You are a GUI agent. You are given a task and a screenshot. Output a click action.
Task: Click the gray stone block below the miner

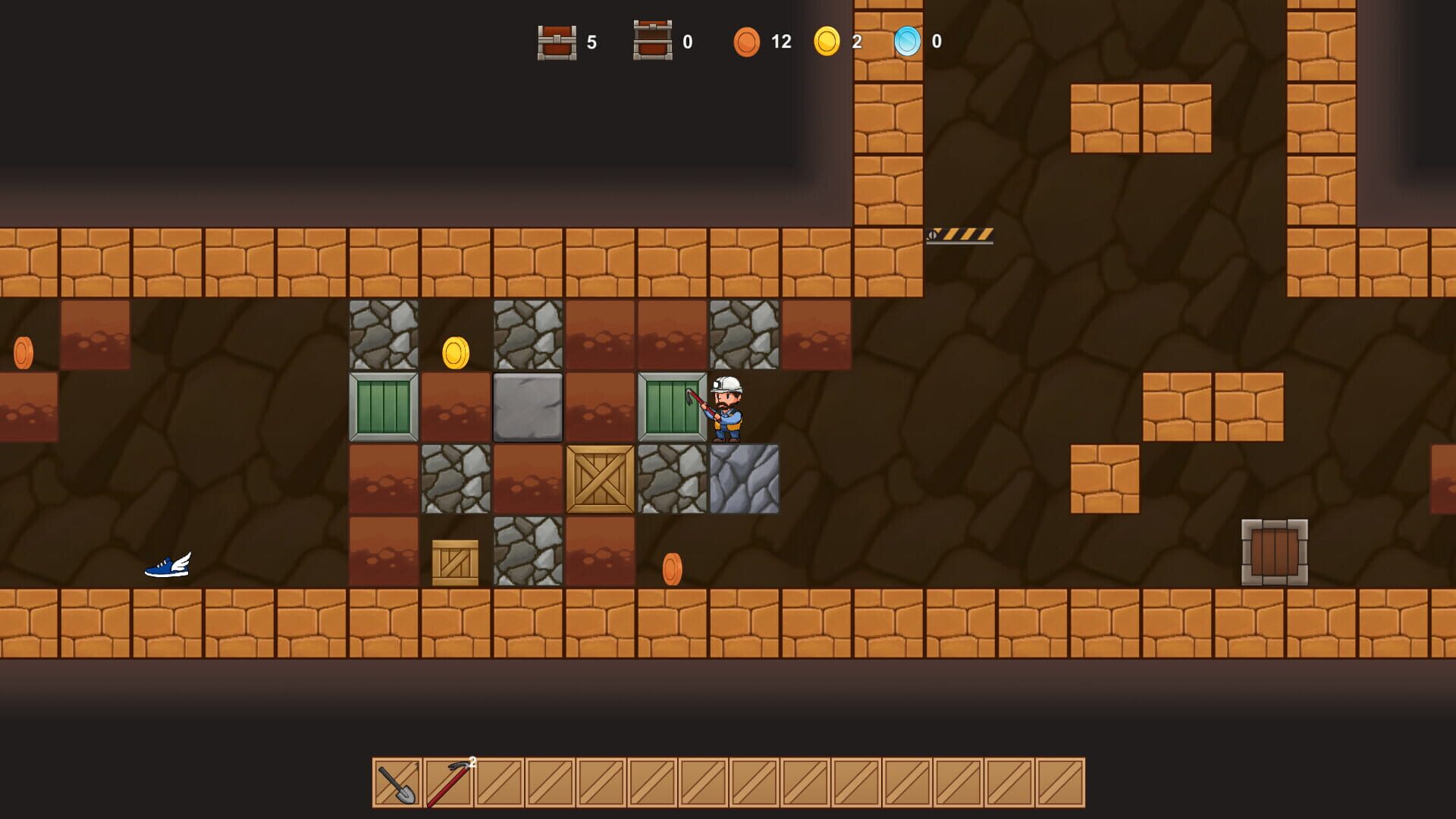point(745,482)
